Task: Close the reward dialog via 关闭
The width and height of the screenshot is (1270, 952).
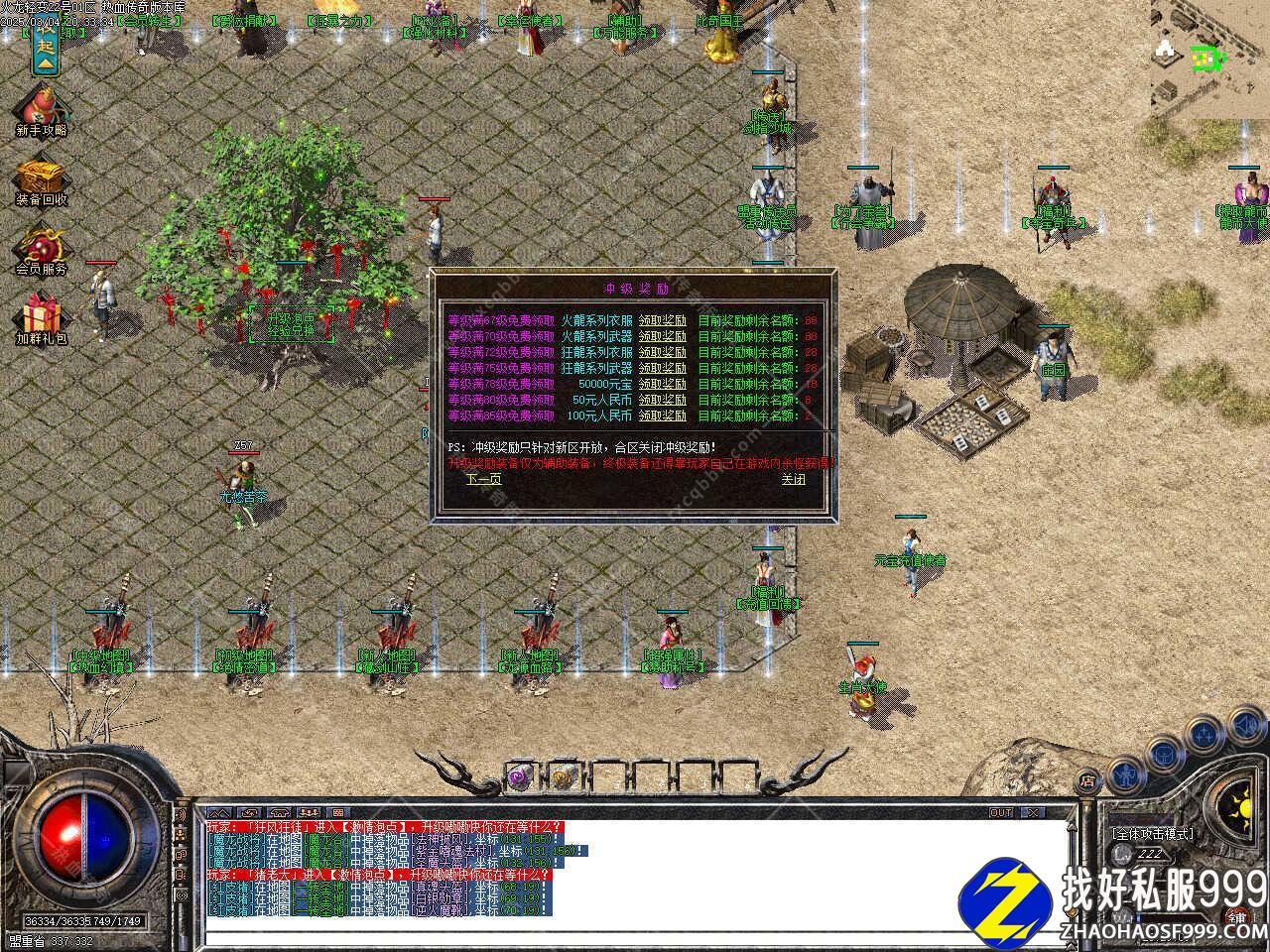Action: (793, 479)
